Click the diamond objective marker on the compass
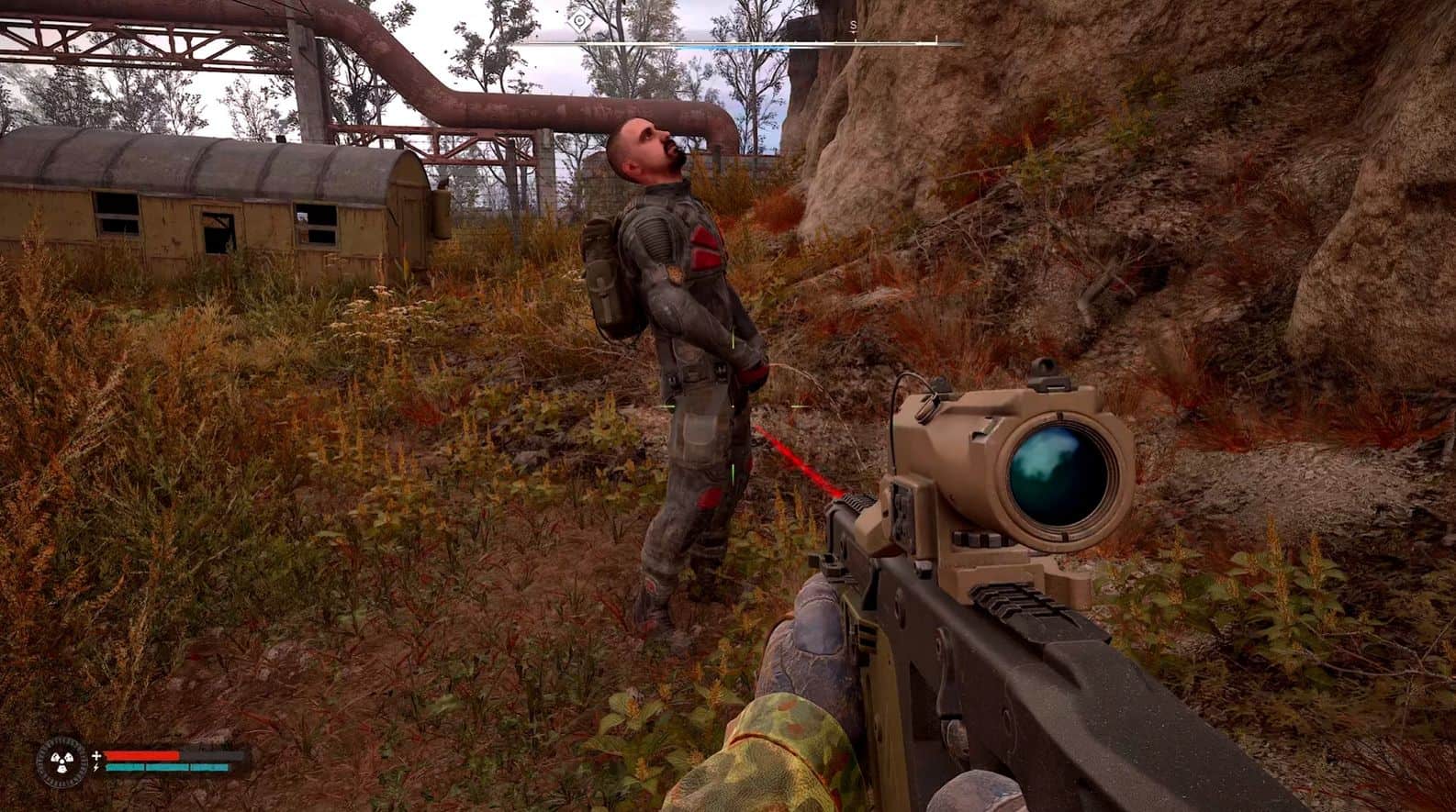The width and height of the screenshot is (1456, 812). [579, 21]
